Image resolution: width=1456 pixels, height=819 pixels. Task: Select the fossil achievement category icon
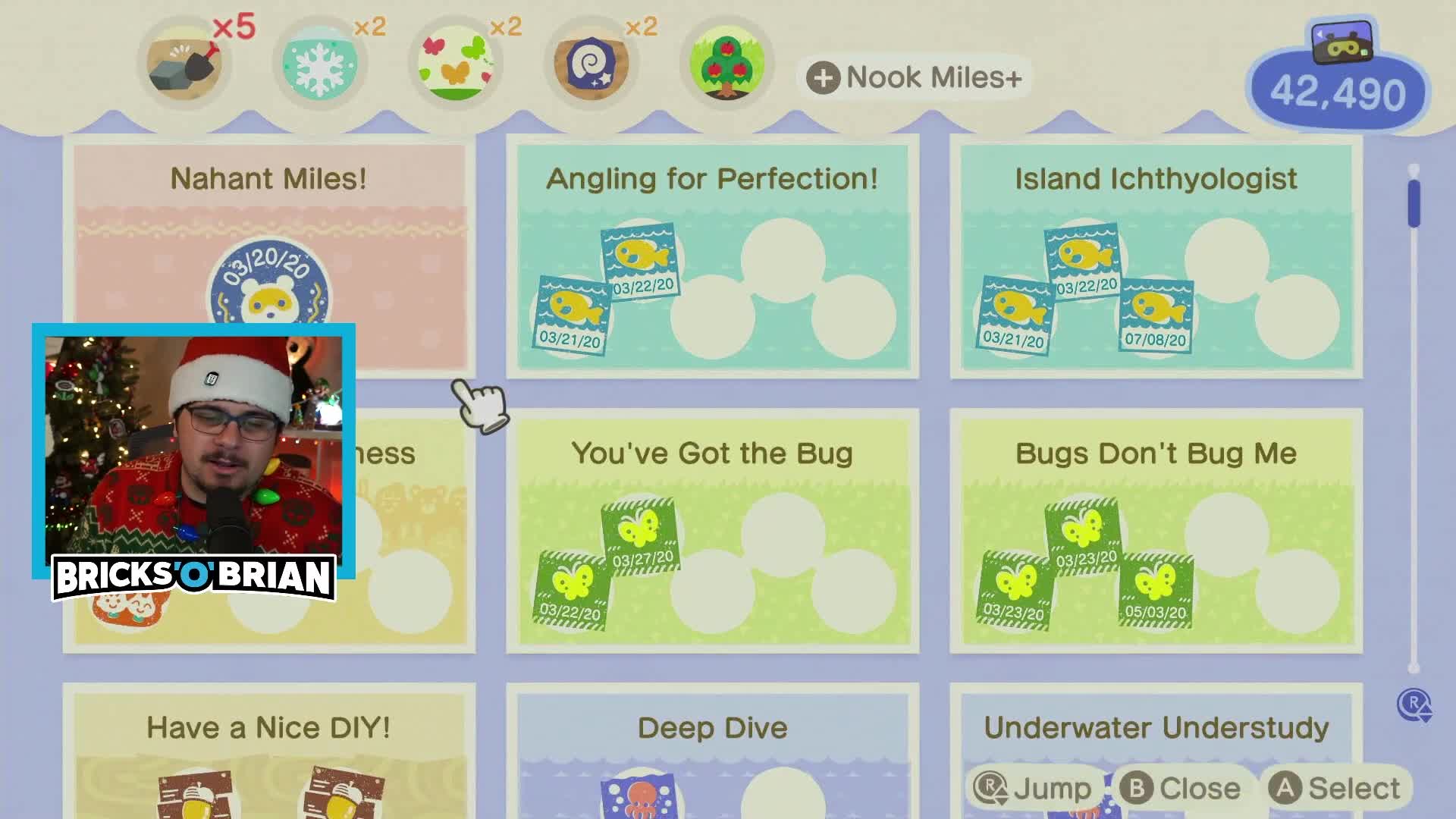(x=591, y=64)
